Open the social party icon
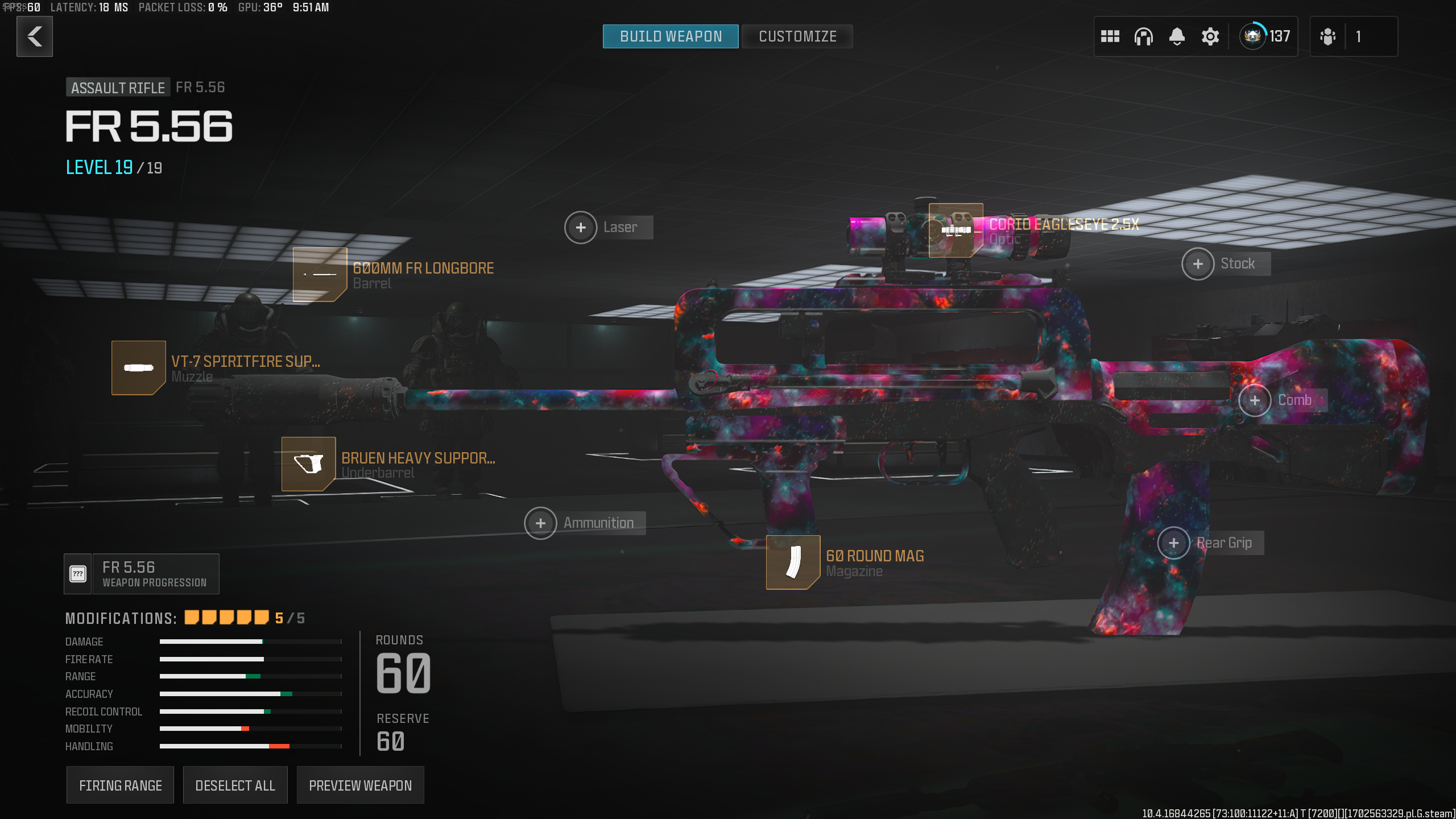Image resolution: width=1456 pixels, height=819 pixels. 1328,36
